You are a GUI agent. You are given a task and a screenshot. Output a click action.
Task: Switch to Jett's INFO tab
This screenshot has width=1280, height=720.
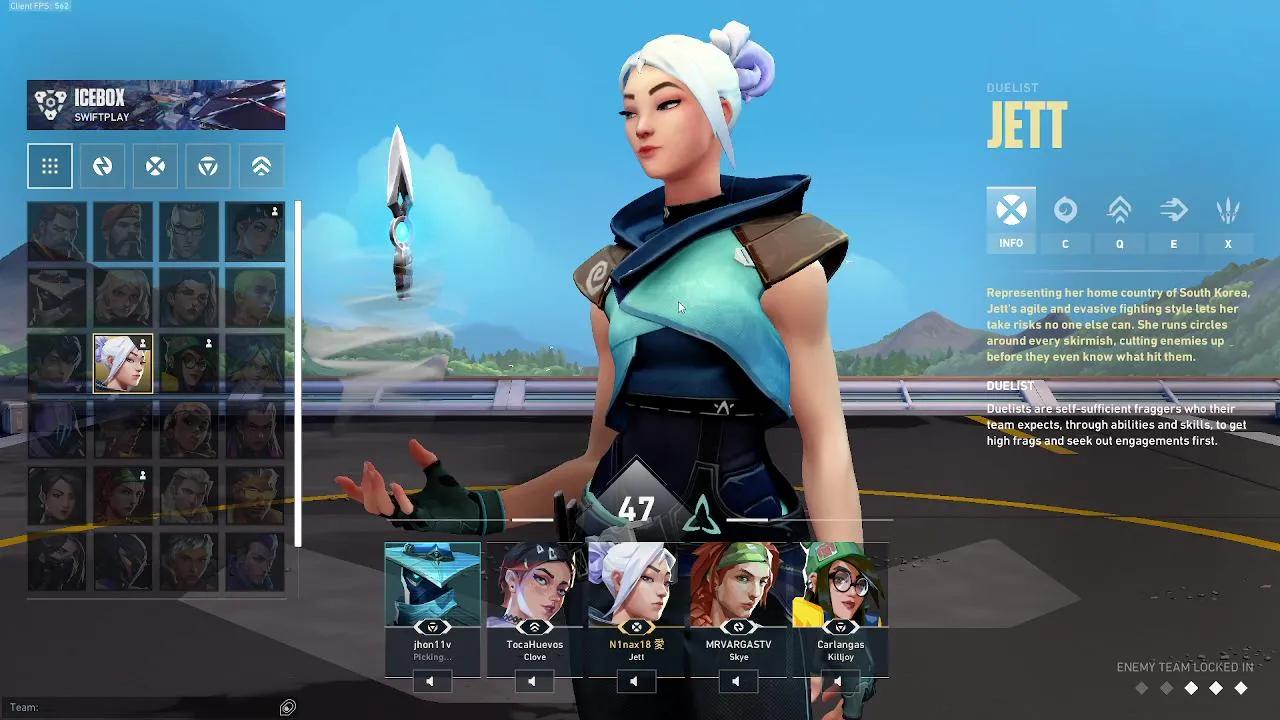tap(1011, 220)
